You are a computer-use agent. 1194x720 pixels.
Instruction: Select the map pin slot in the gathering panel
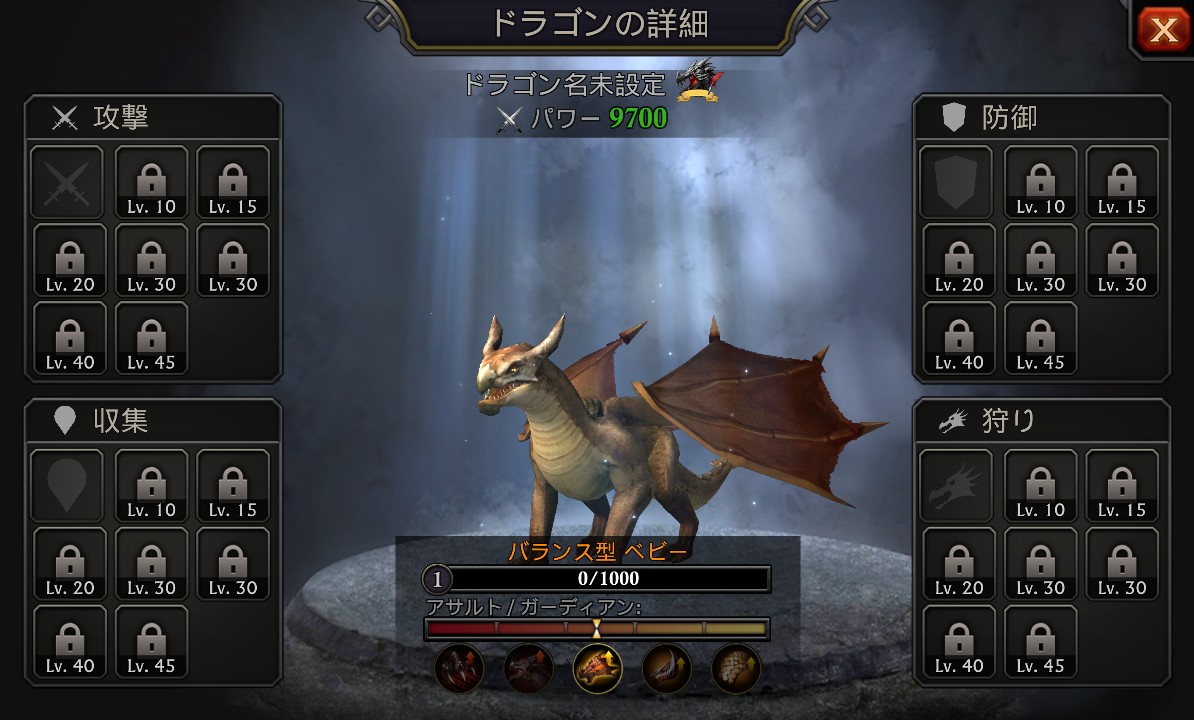tap(66, 485)
